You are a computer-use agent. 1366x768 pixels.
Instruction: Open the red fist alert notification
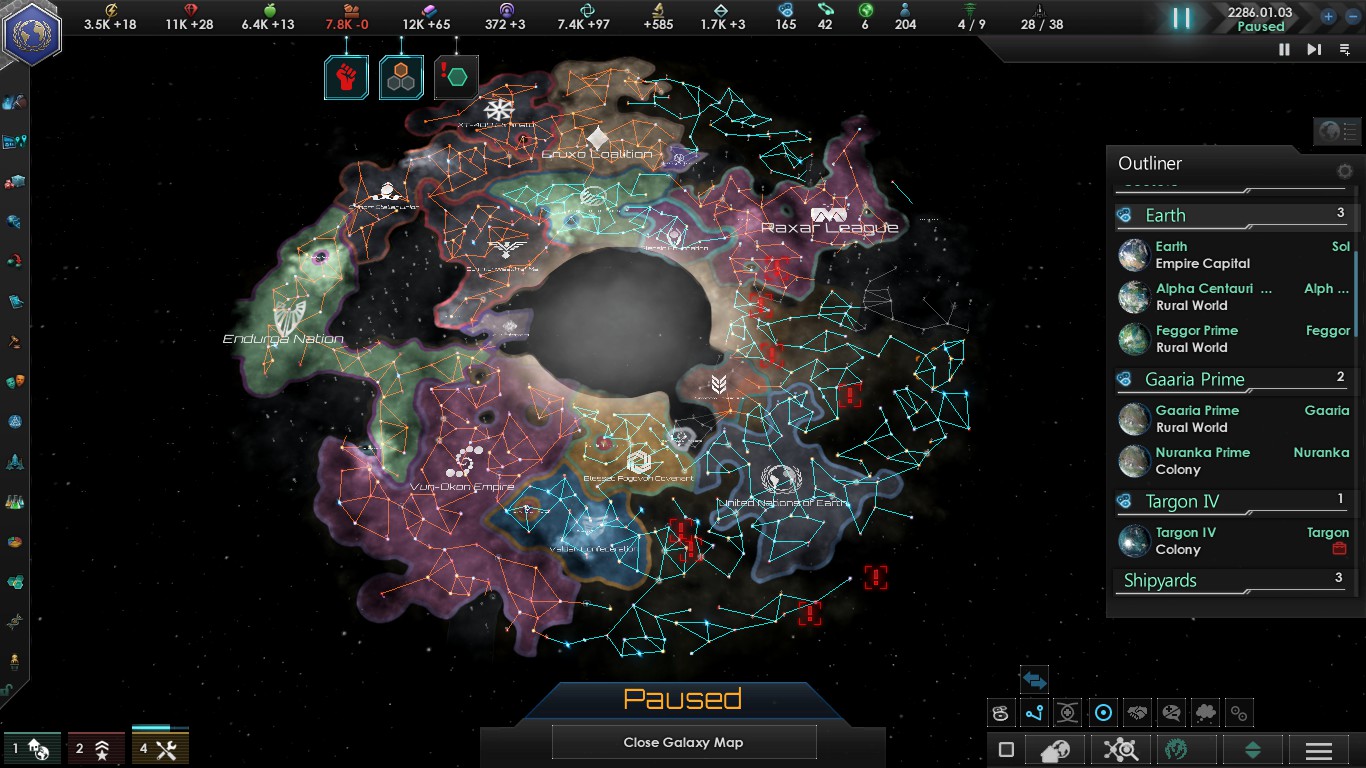coord(346,77)
